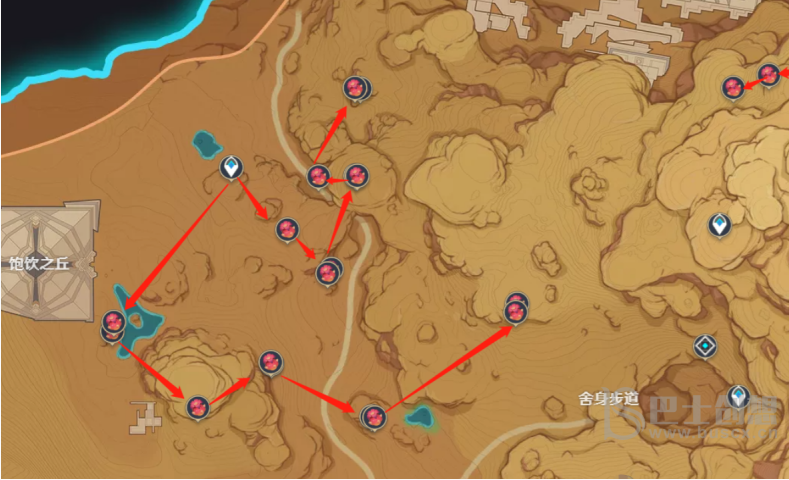Click the teleport waypoint on the eastern plateau
The width and height of the screenshot is (789, 480).
(x=718, y=224)
